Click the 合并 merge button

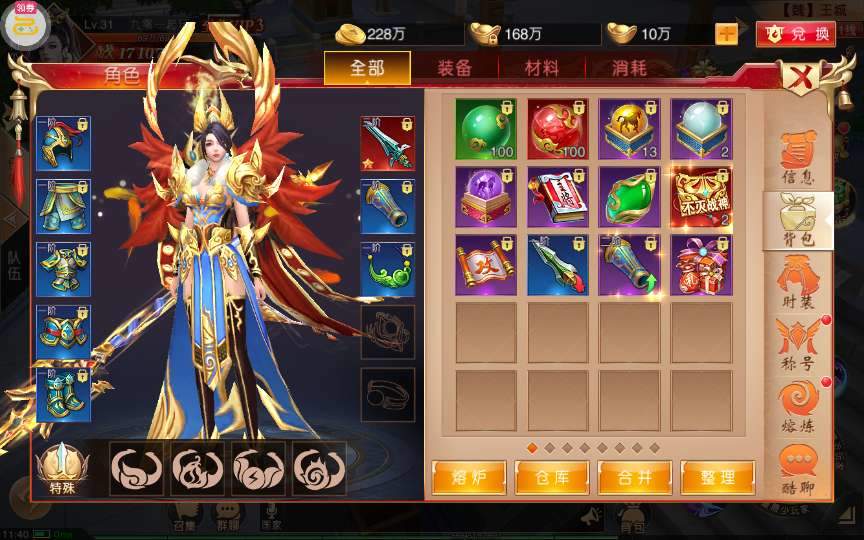point(633,477)
